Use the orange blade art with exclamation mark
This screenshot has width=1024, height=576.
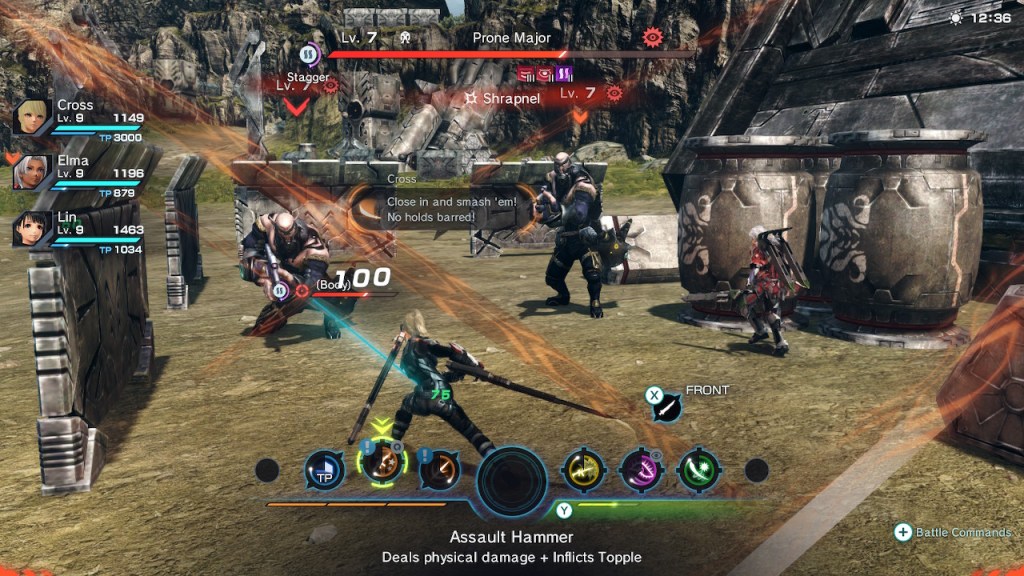point(439,469)
